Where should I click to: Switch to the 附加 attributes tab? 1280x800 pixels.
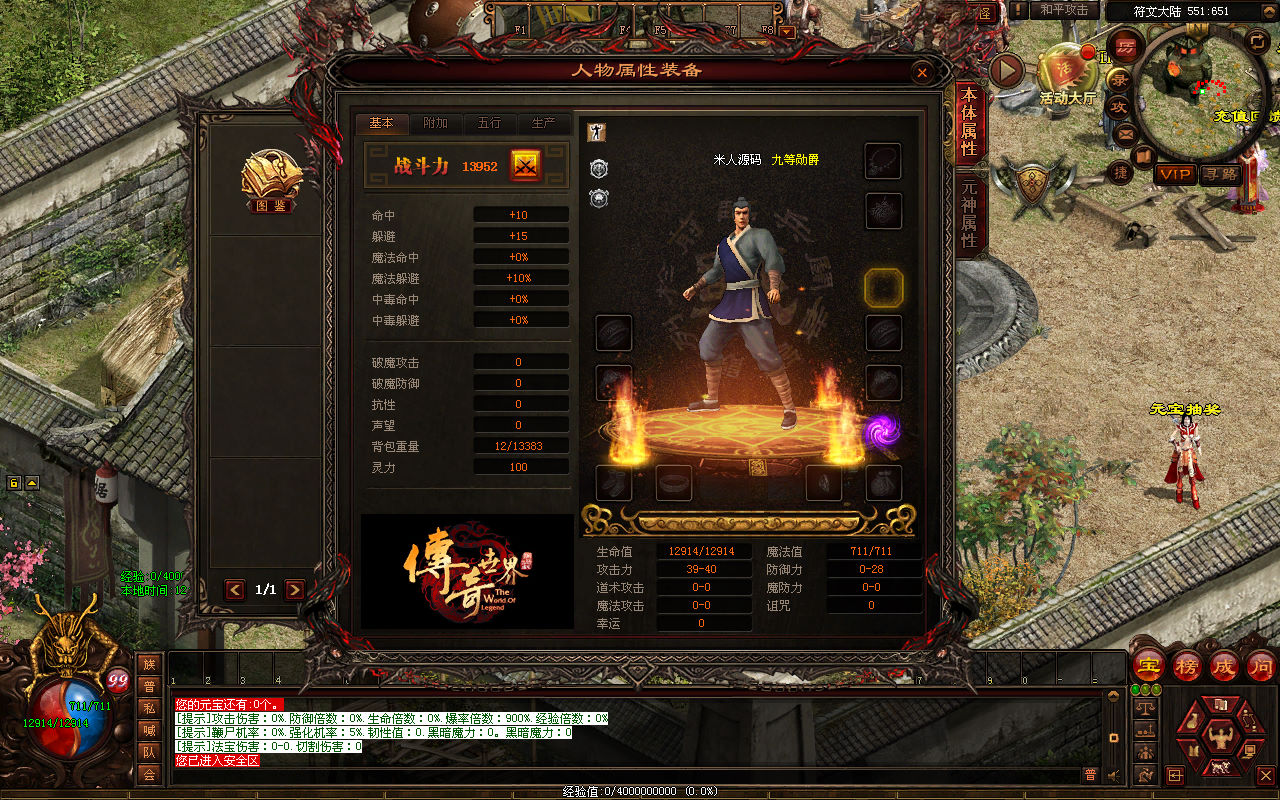tap(436, 123)
